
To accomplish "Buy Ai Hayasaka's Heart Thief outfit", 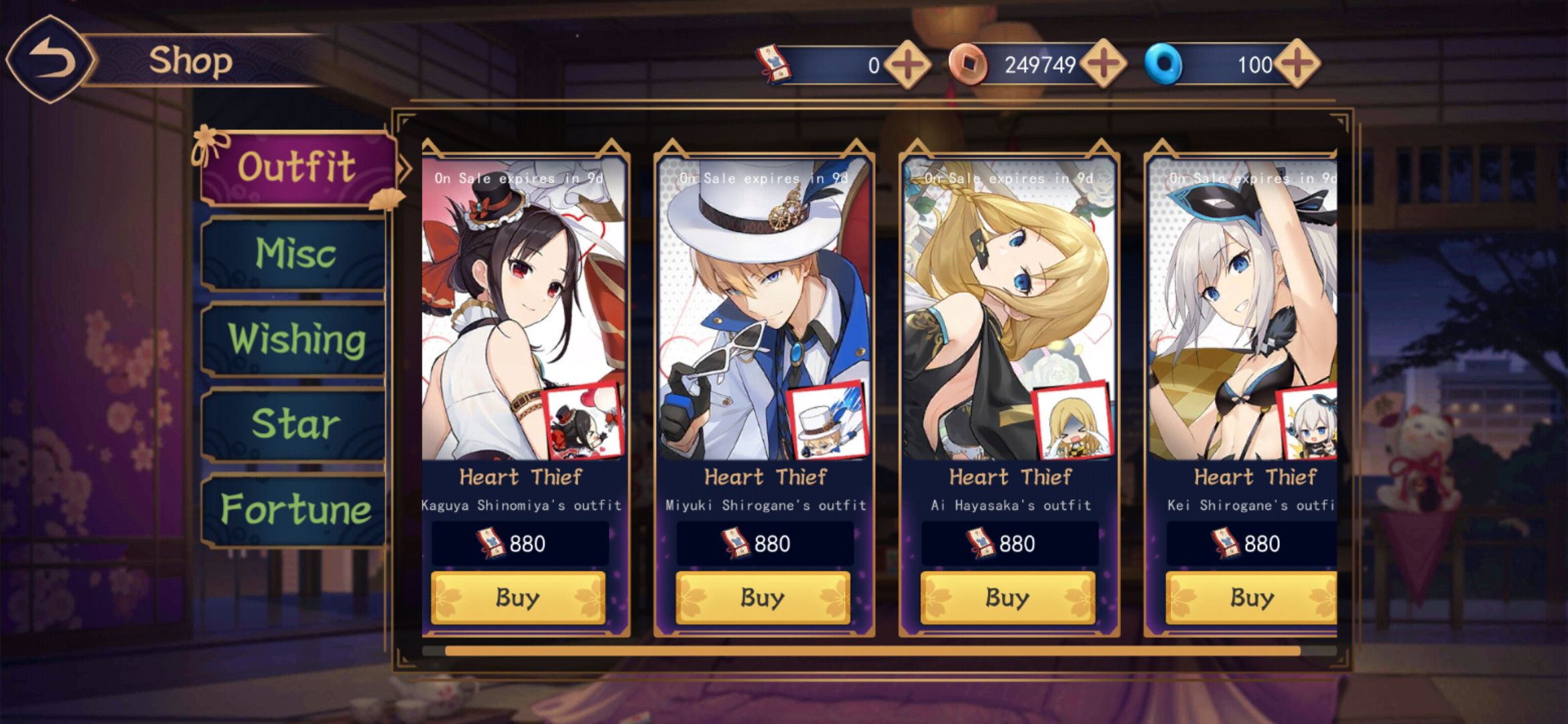I will 1007,597.
